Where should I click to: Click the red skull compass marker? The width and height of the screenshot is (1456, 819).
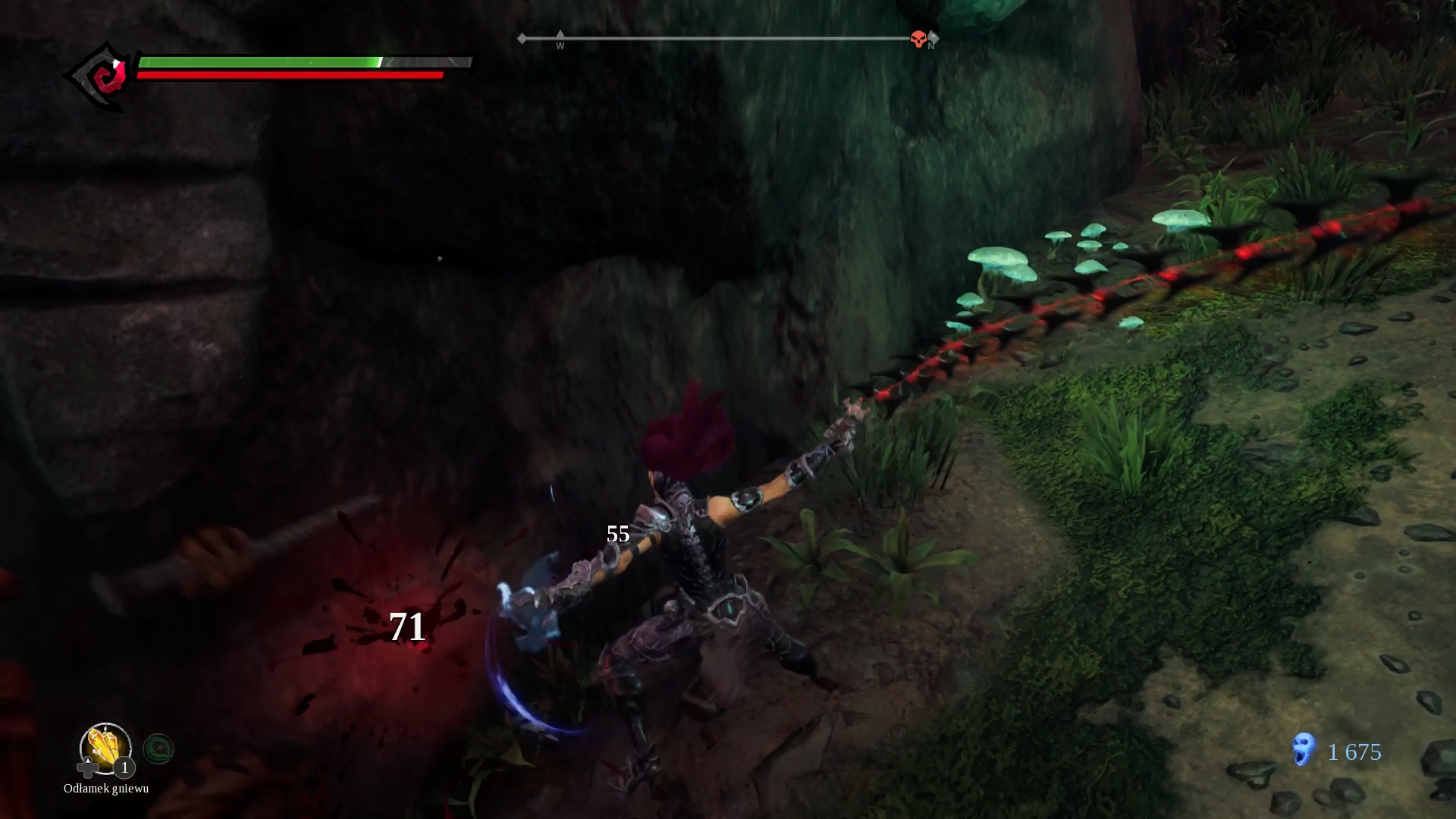pyautogui.click(x=918, y=39)
